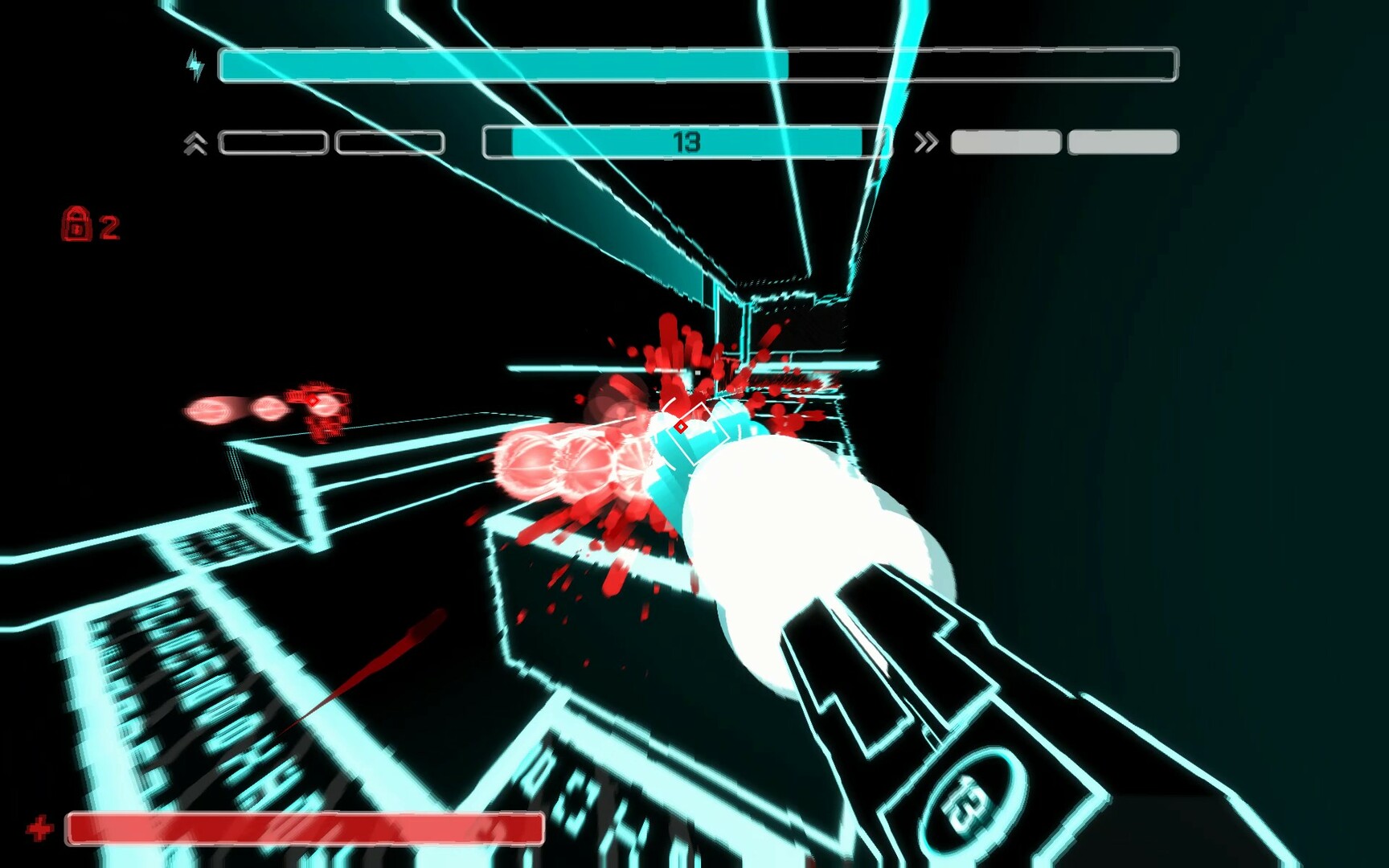Collapse the upward chevron stack indicator
The image size is (1389, 868).
click(195, 141)
